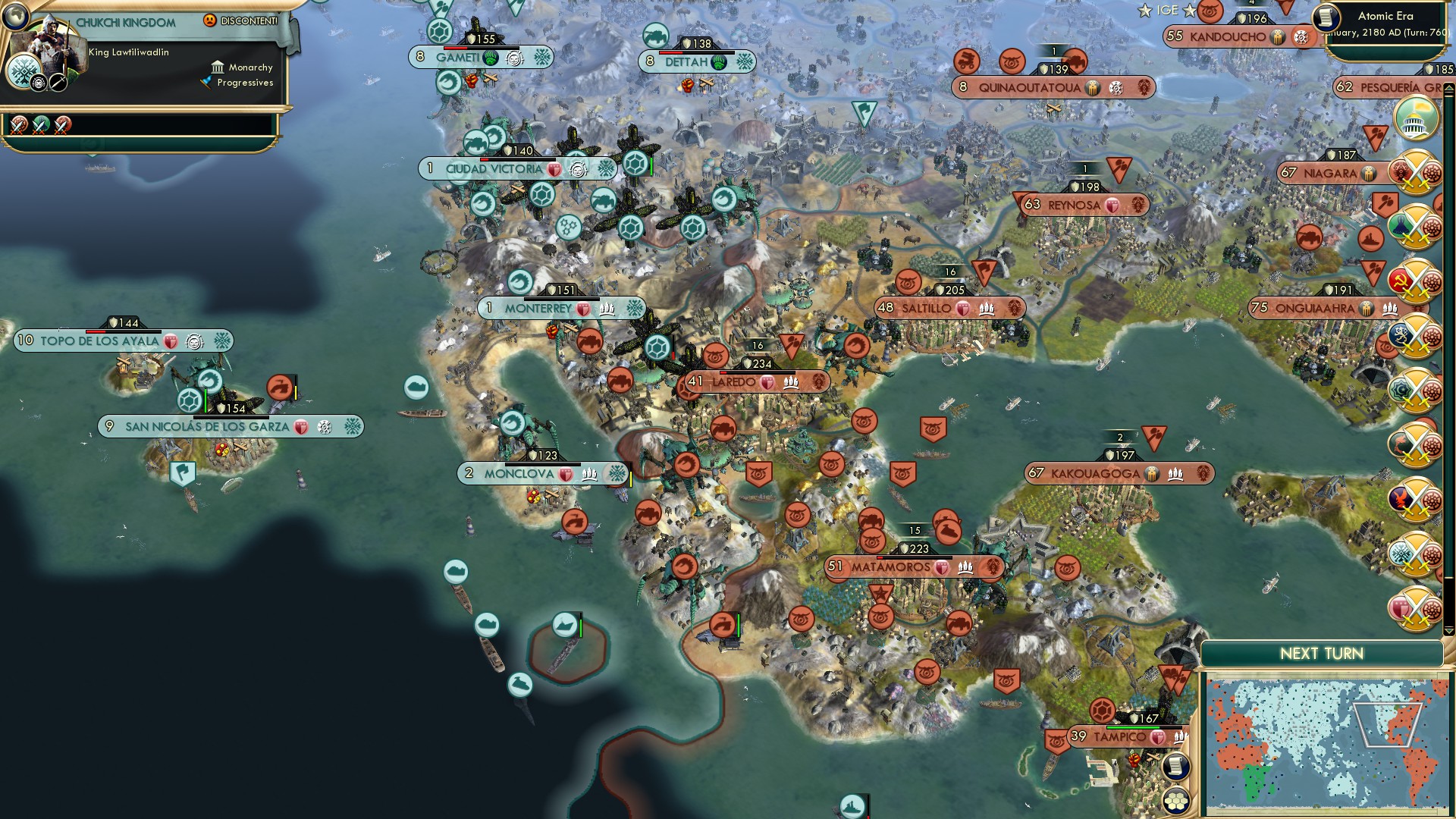The width and height of the screenshot is (1456, 819).
Task: Toggle the honeycomb hex icon at bottom-right
Action: (x=1176, y=802)
